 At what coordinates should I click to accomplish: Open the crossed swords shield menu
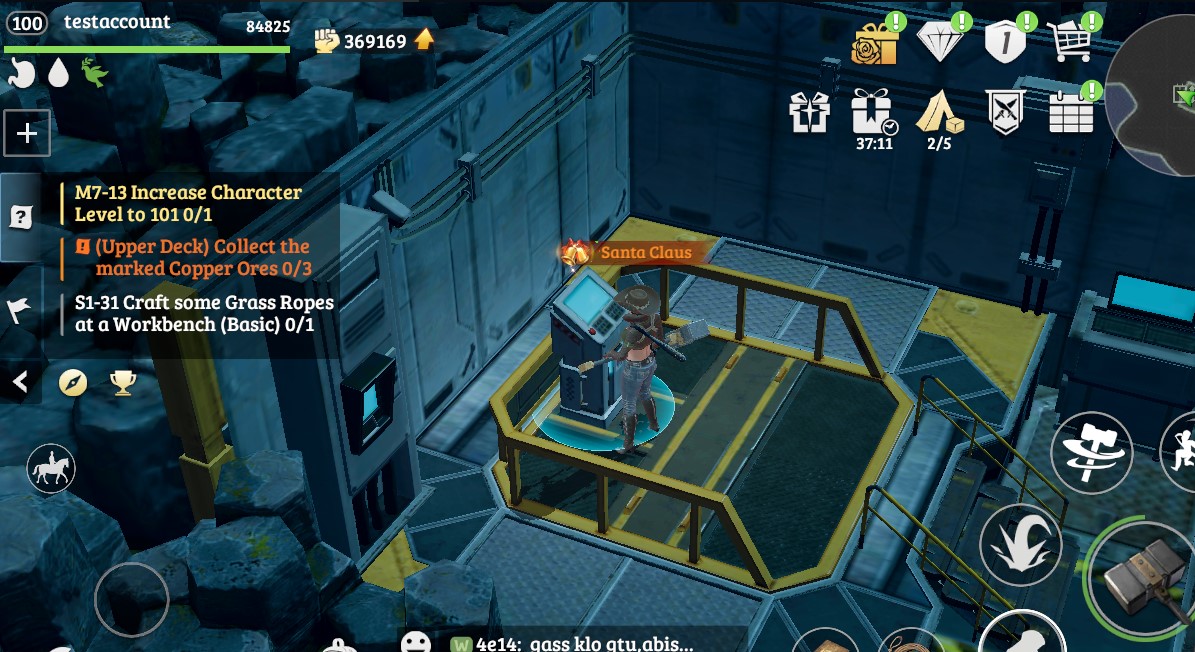pos(1004,112)
